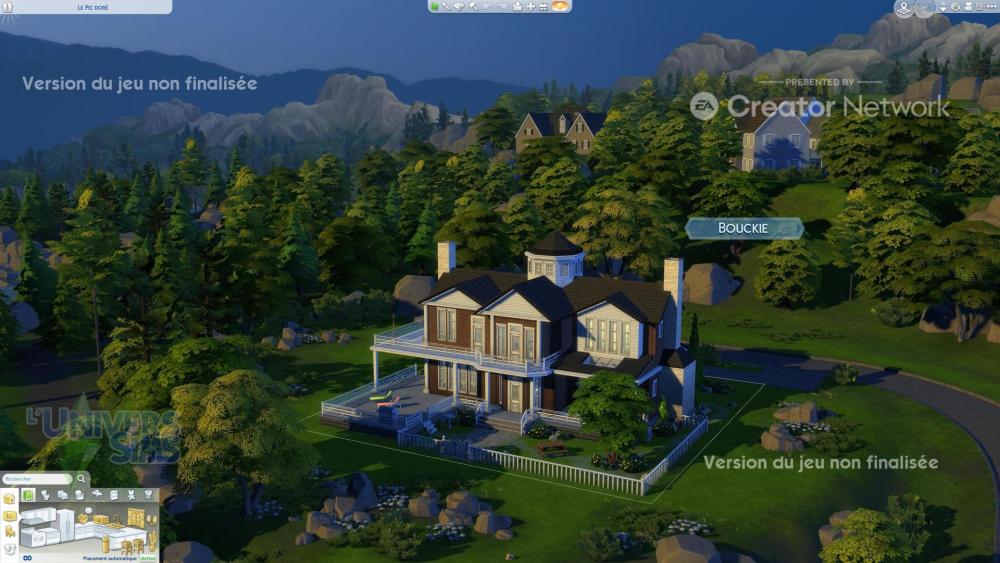Click the magnifying glass search button
Image resolution: width=1000 pixels, height=563 pixels.
[82, 479]
